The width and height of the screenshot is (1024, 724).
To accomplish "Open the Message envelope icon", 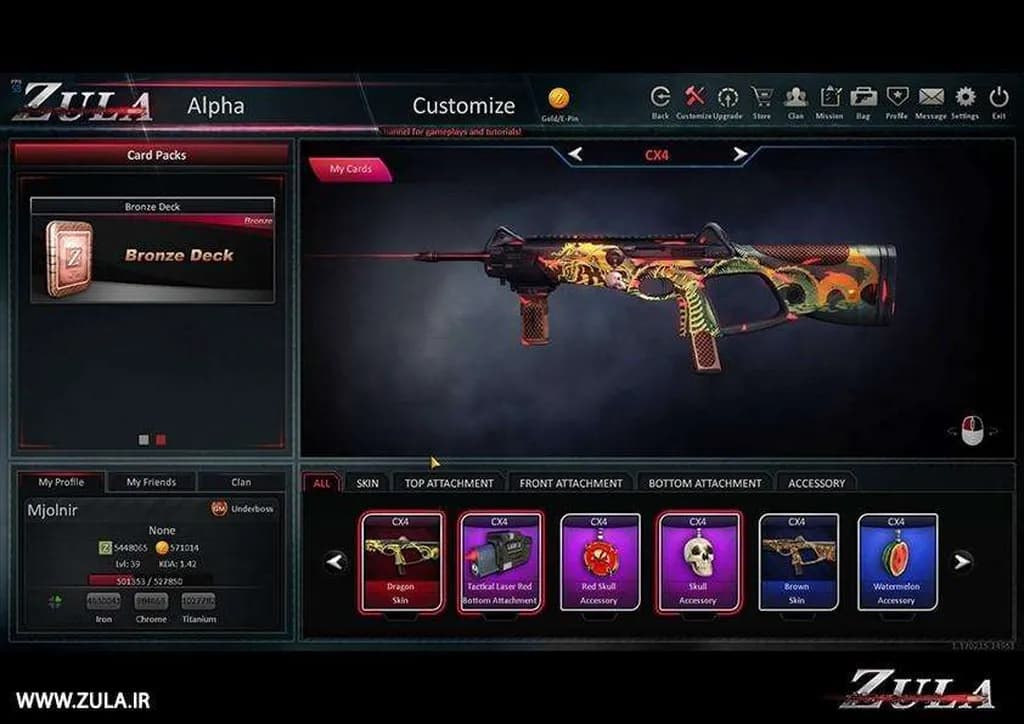I will (931, 98).
